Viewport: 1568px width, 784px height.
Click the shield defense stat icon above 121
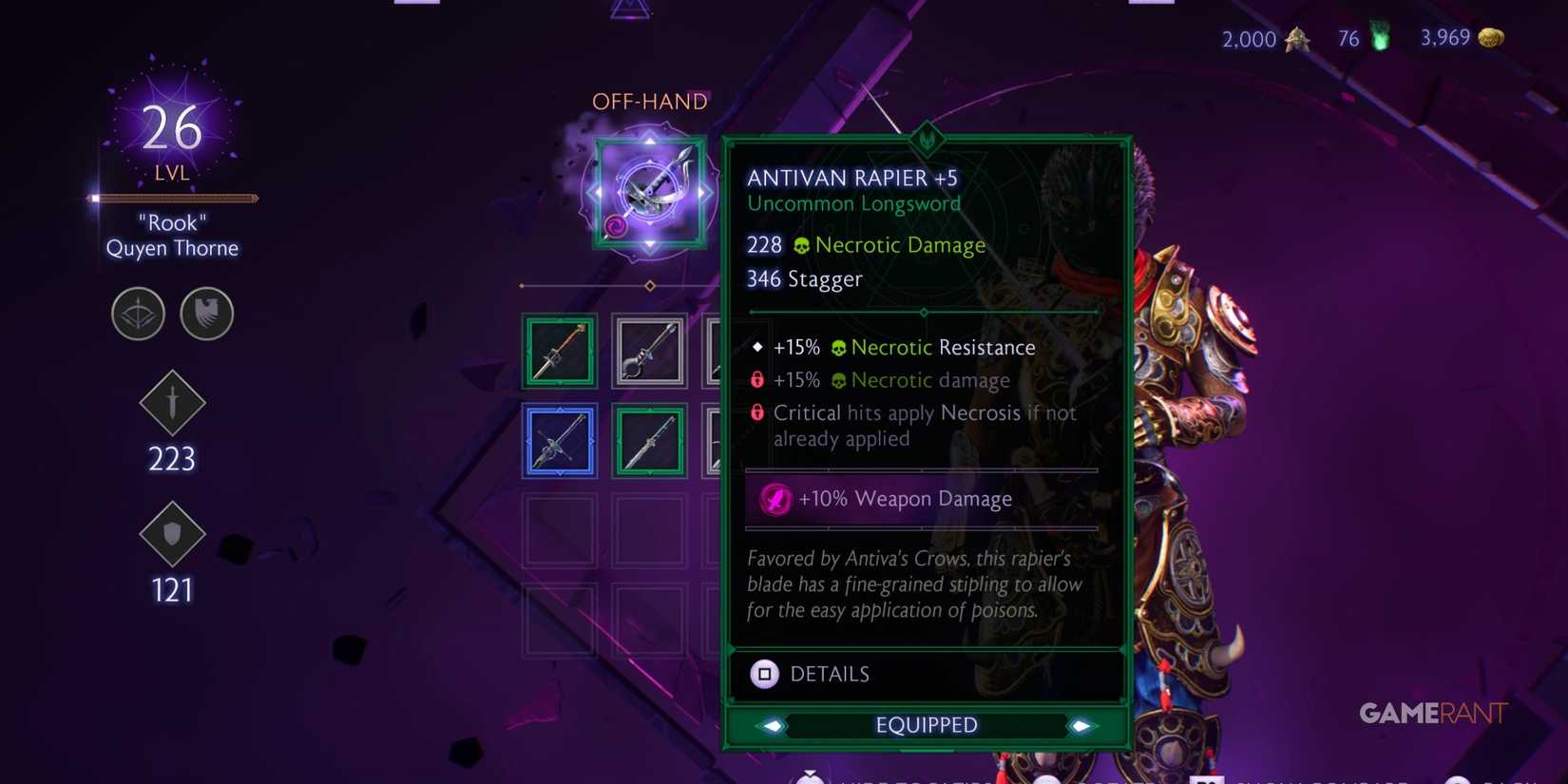pyautogui.click(x=172, y=535)
